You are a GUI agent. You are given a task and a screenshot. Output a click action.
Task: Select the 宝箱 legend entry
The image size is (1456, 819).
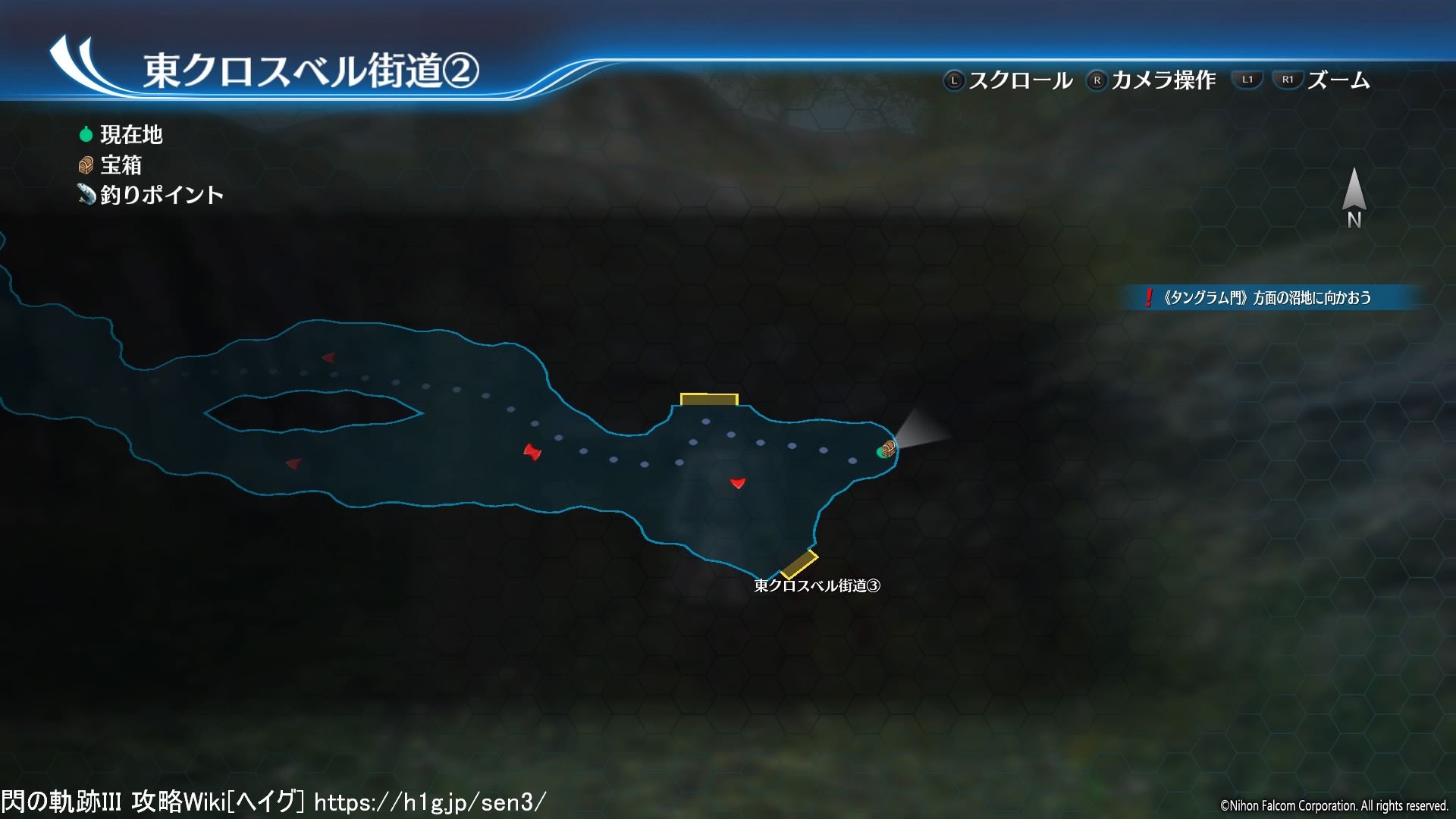[x=111, y=165]
